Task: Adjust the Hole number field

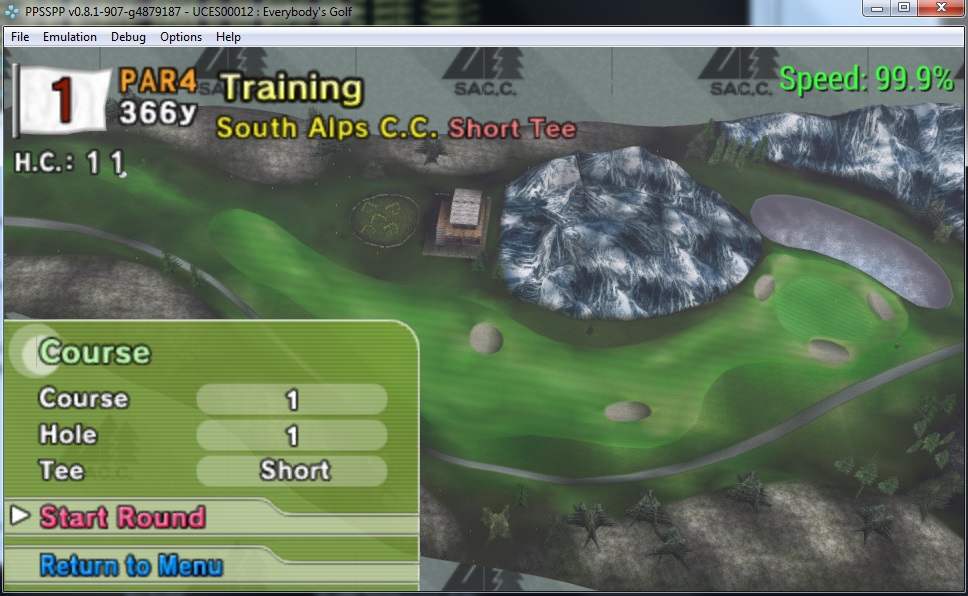Action: (292, 436)
